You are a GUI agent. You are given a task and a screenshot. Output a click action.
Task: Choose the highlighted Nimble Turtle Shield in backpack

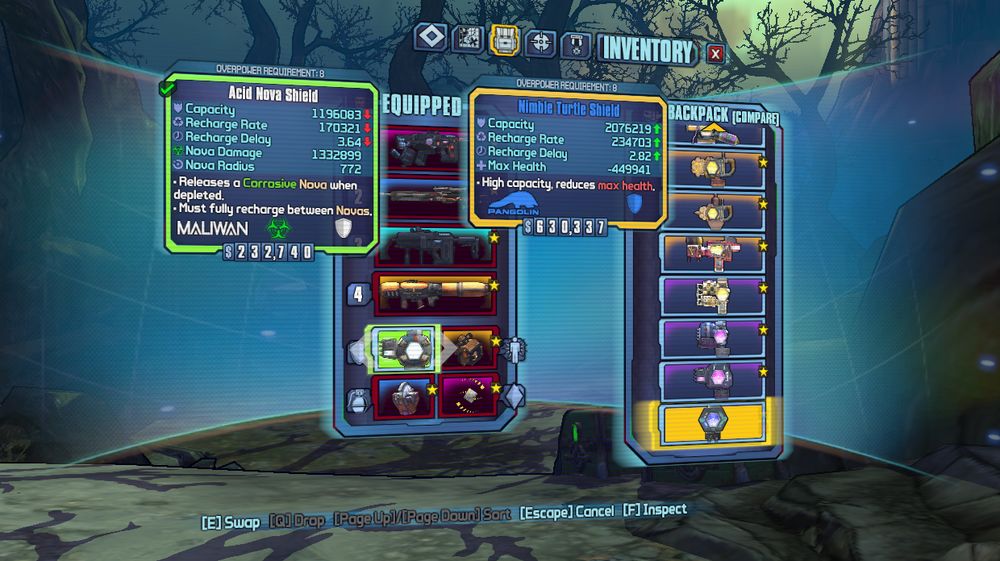pyautogui.click(x=714, y=421)
